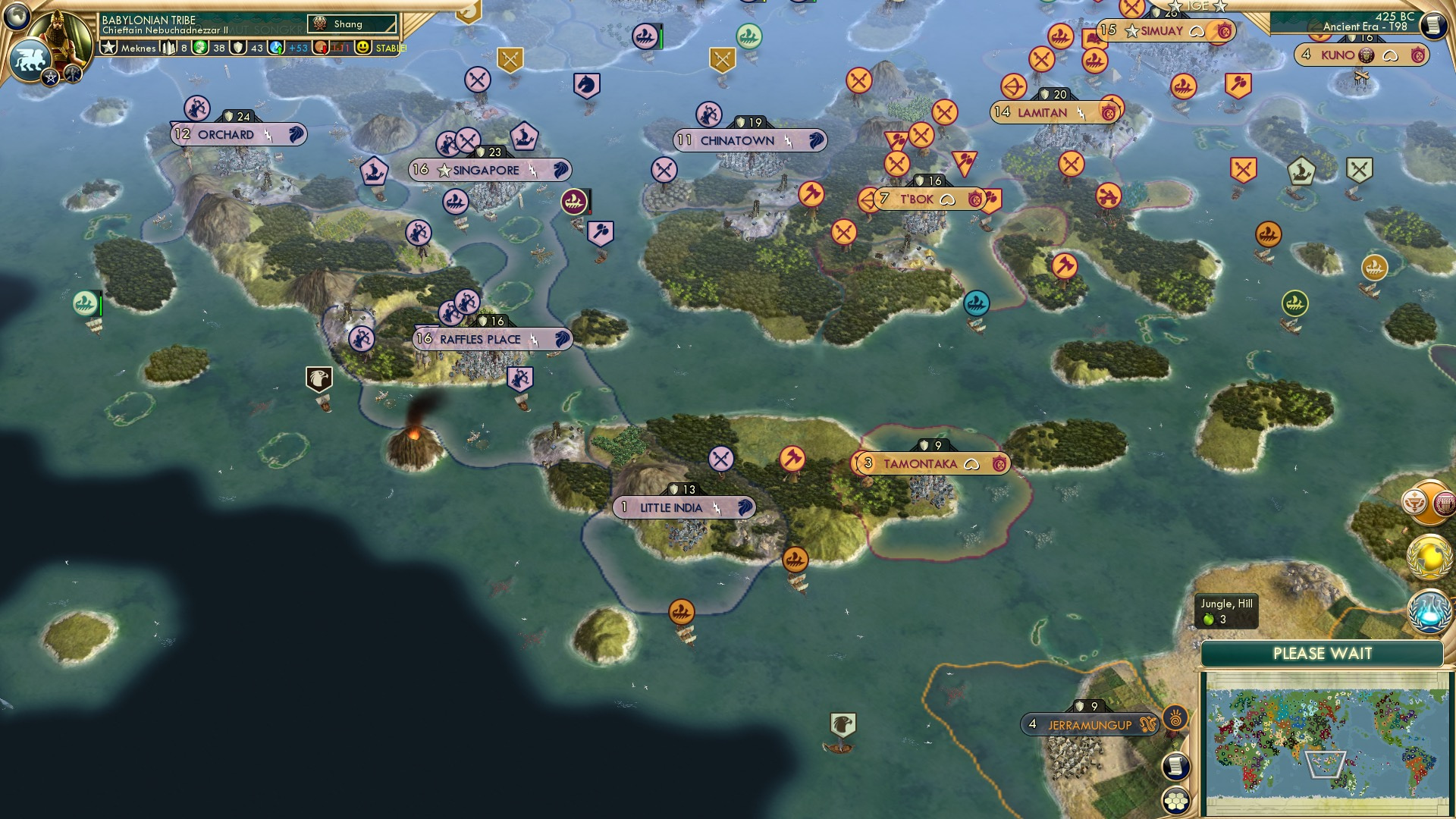Image resolution: width=1456 pixels, height=819 pixels.
Task: Select the blue trireme ship unit icon
Action: [975, 302]
